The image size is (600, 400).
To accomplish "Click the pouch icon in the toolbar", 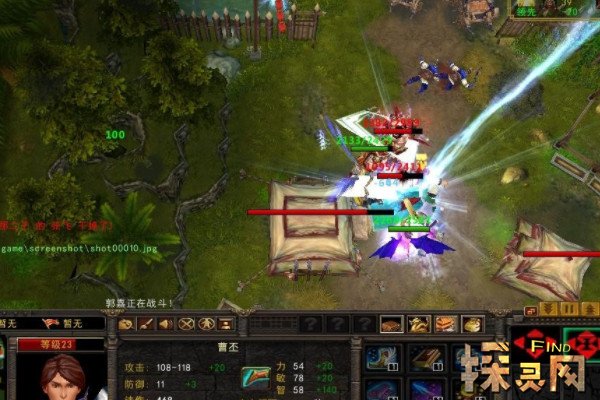I will pyautogui.click(x=126, y=324).
